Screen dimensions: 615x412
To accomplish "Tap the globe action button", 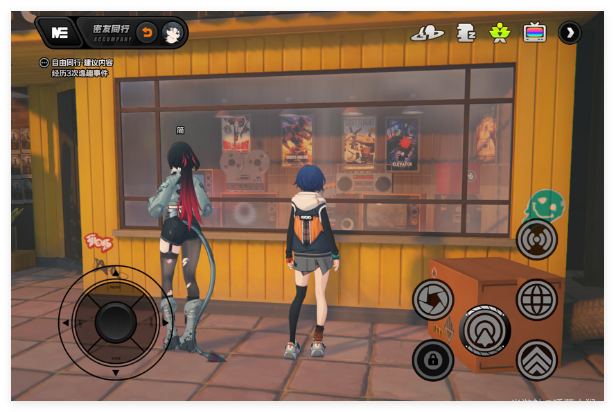I will (x=537, y=299).
